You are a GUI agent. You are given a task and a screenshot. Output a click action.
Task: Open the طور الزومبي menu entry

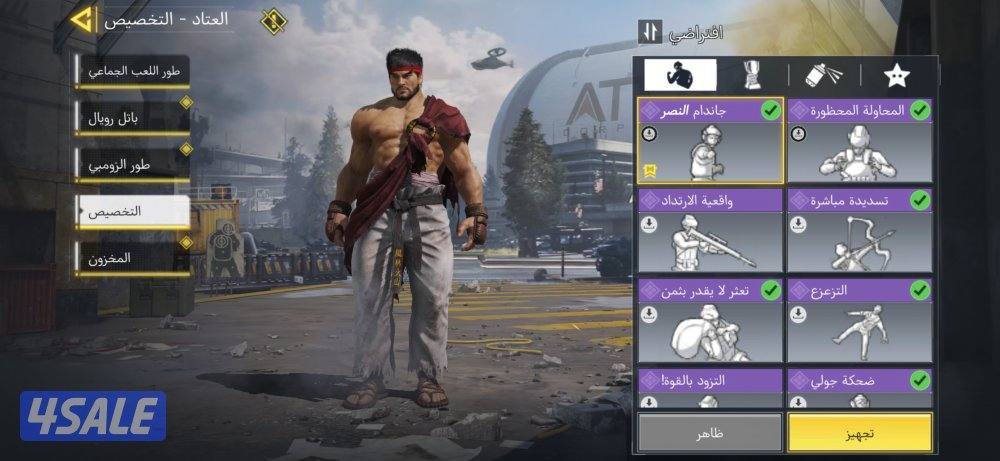133,165
